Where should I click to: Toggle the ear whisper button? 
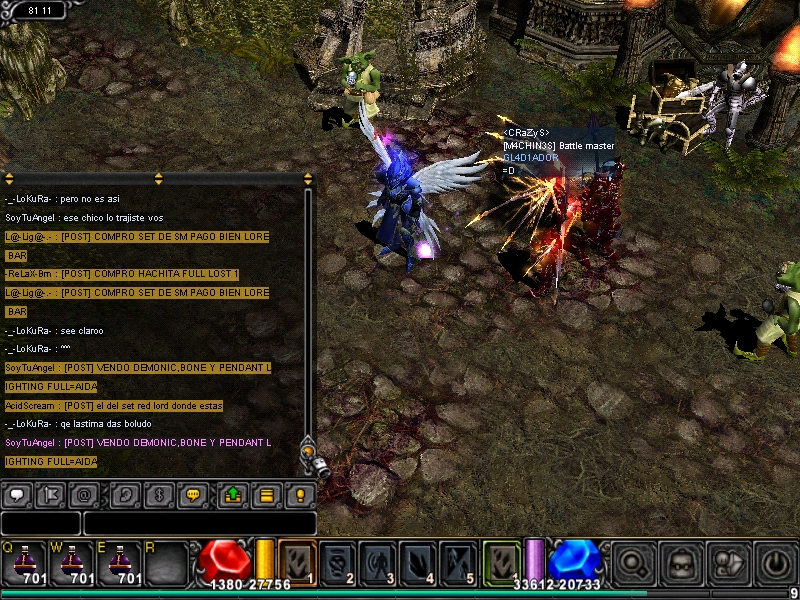(126, 494)
